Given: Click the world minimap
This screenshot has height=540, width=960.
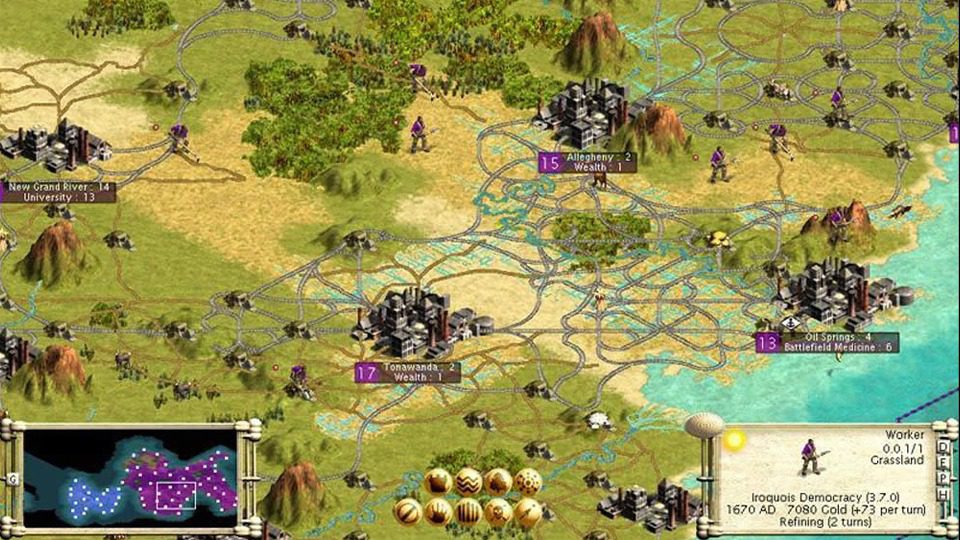Looking at the screenshot, I should click(130, 480).
